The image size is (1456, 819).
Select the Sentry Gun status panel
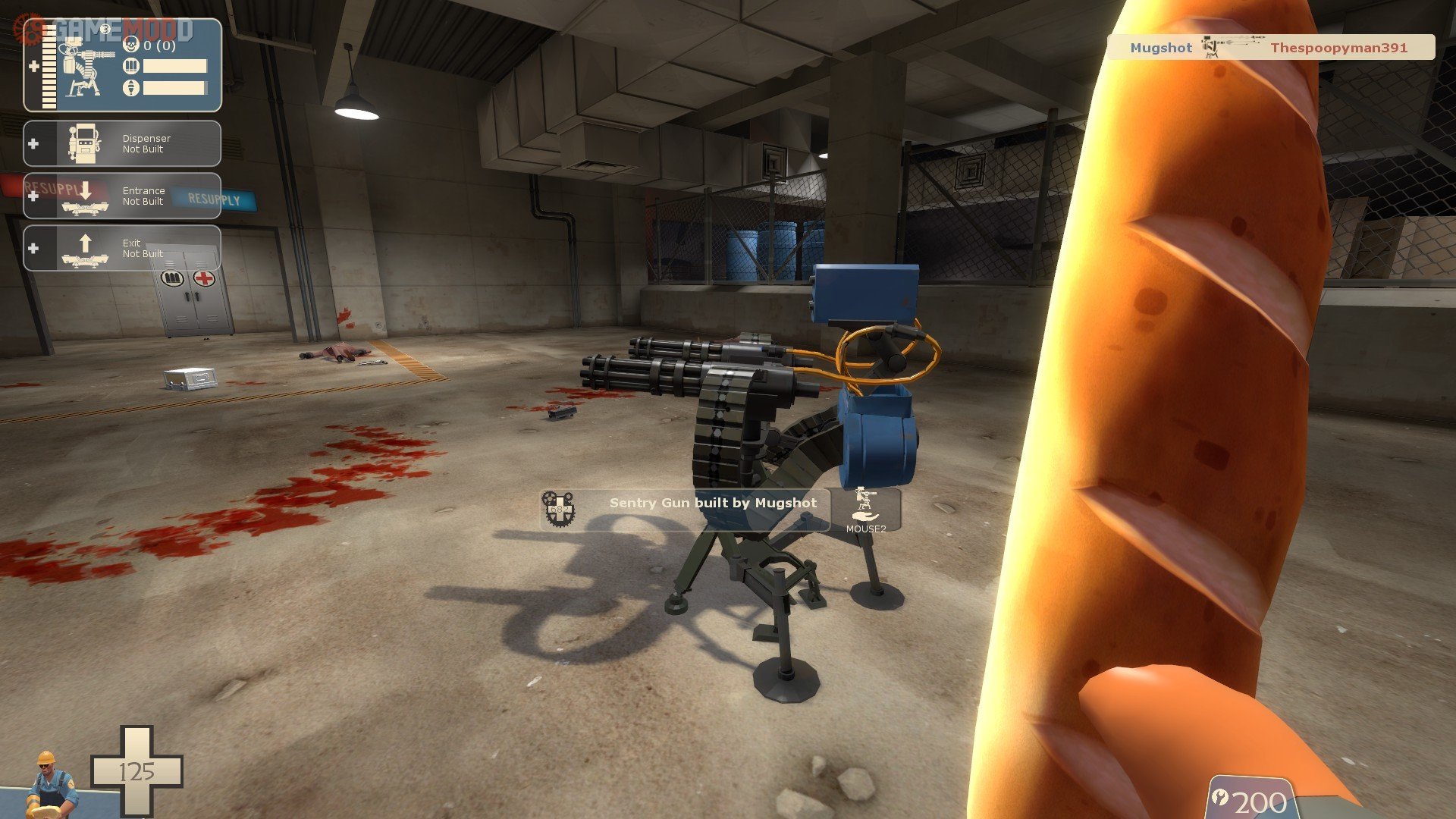tap(122, 66)
